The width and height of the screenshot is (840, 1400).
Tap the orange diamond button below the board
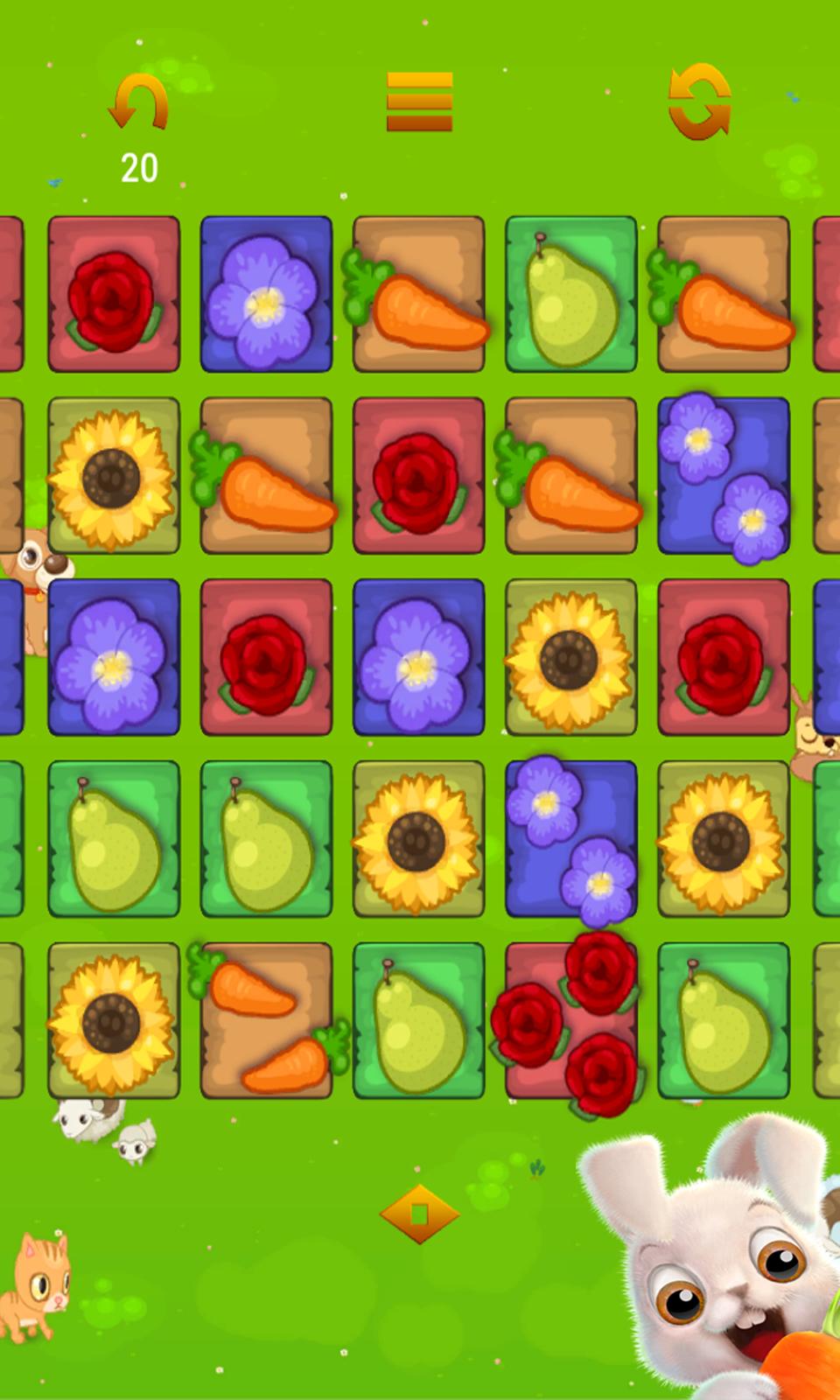[x=419, y=1214]
